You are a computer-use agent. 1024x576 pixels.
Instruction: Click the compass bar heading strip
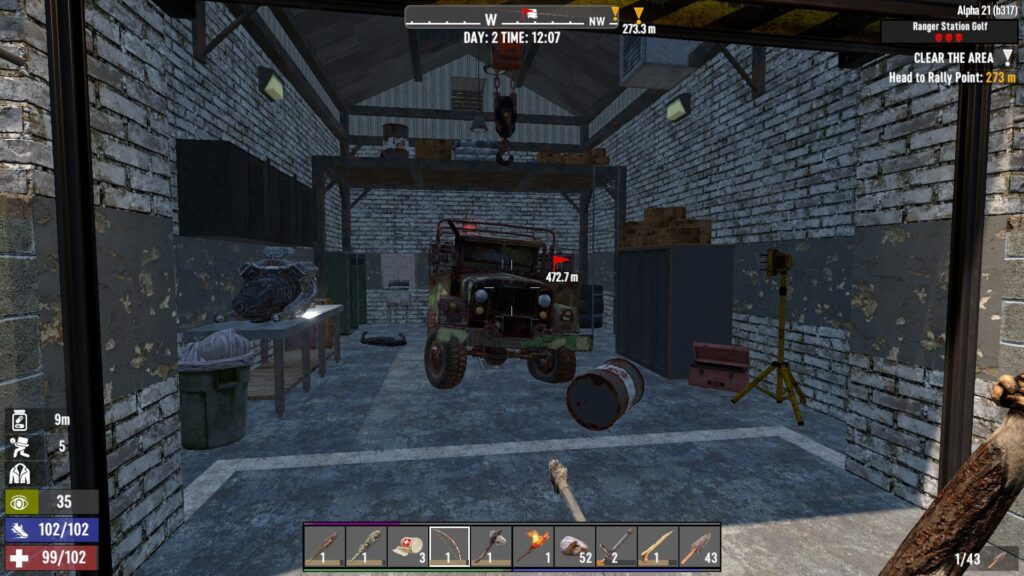tap(511, 17)
